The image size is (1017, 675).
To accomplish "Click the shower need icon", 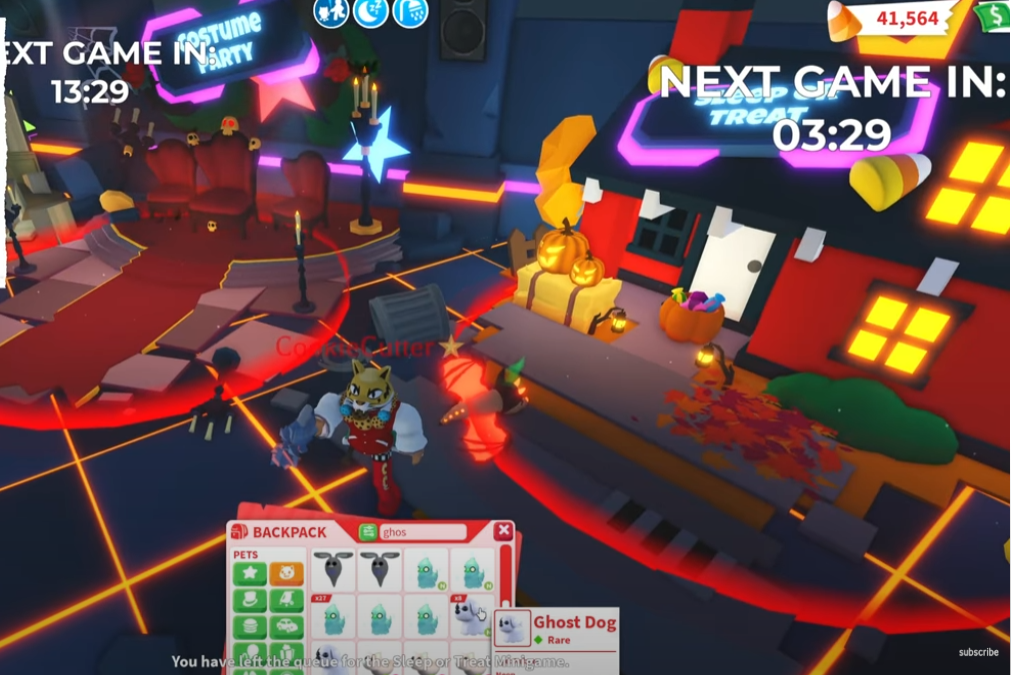I will (x=410, y=13).
